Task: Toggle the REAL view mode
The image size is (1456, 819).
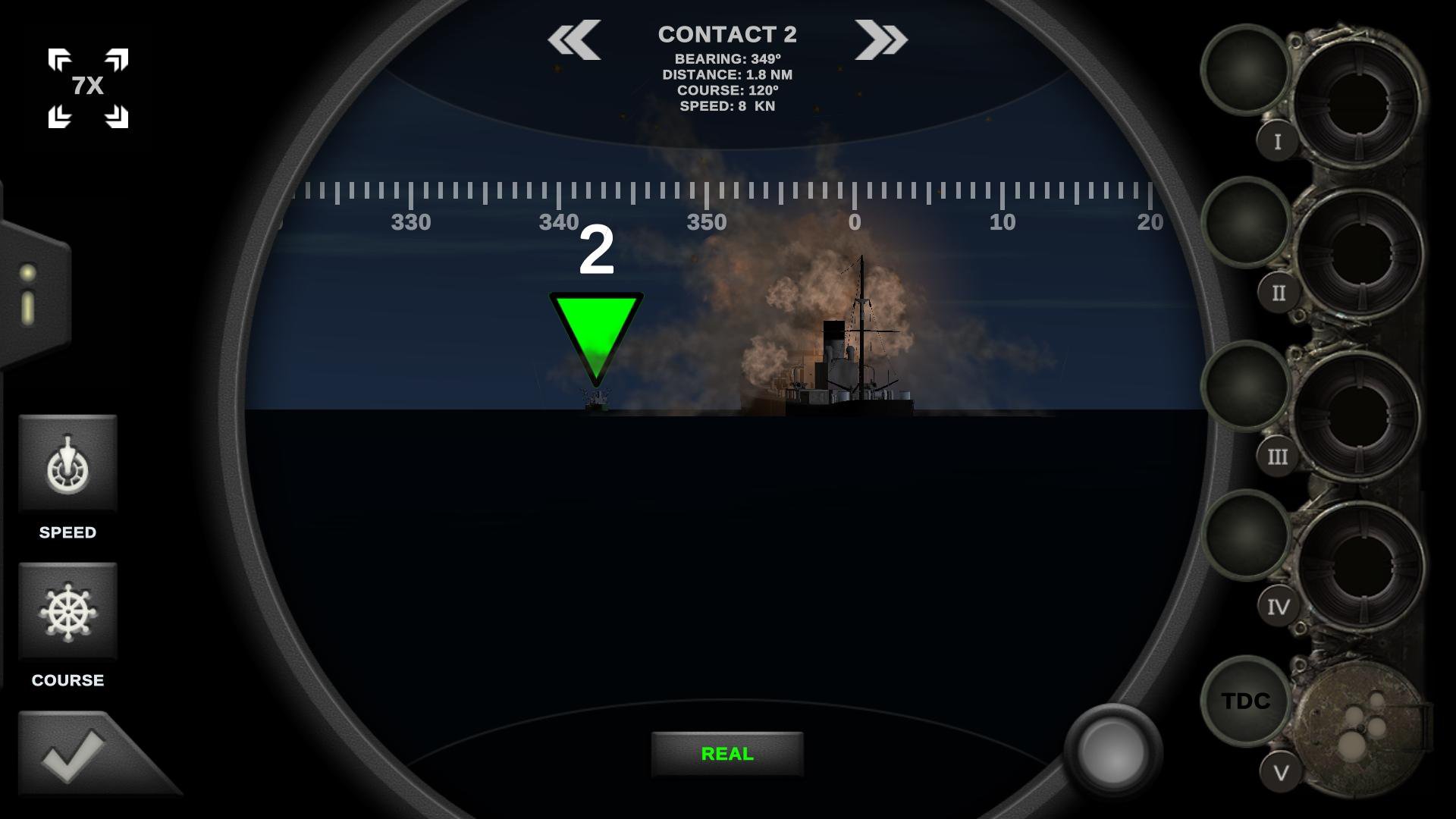Action: coord(726,755)
